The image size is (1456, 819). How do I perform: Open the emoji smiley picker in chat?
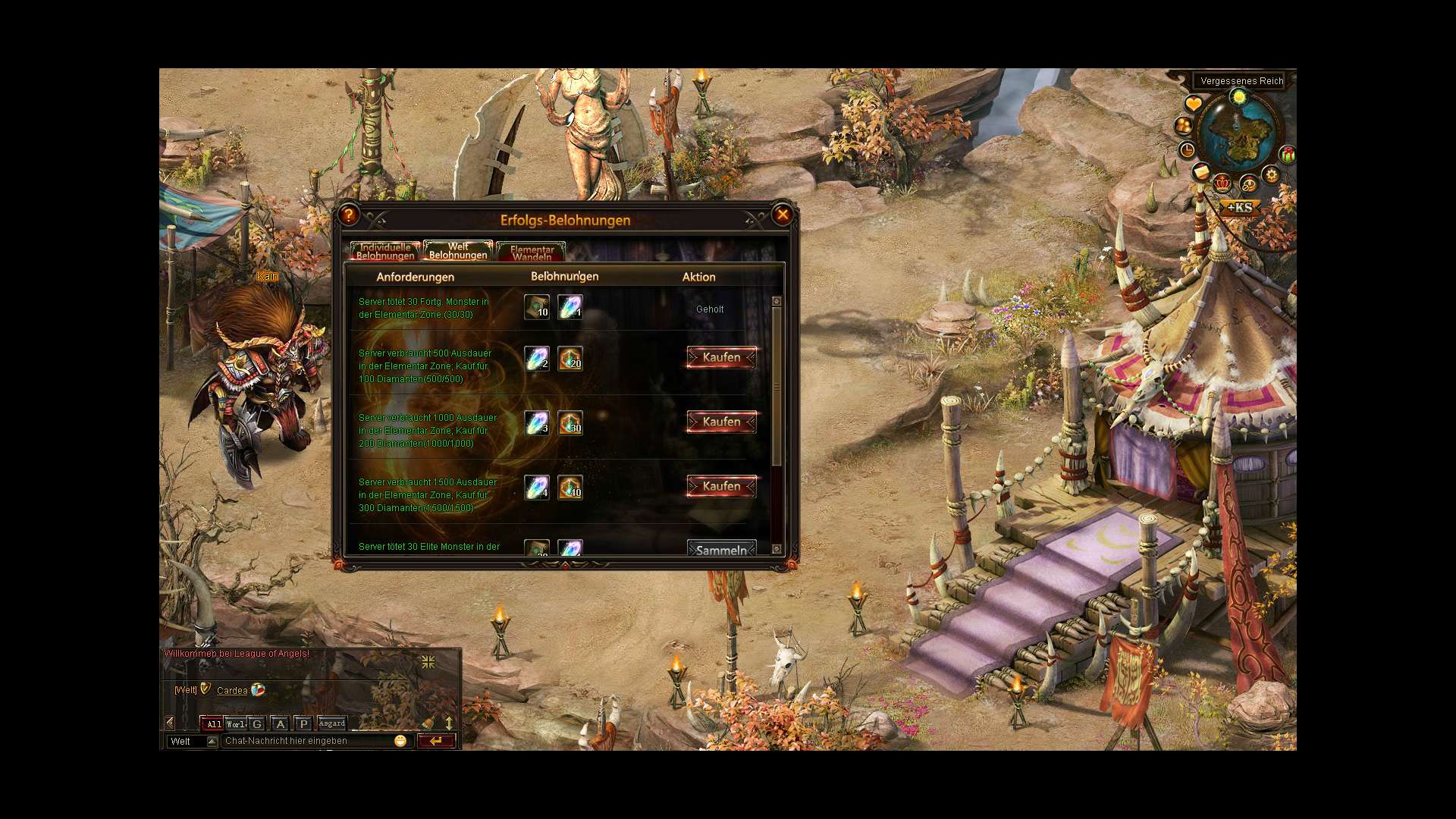click(400, 741)
